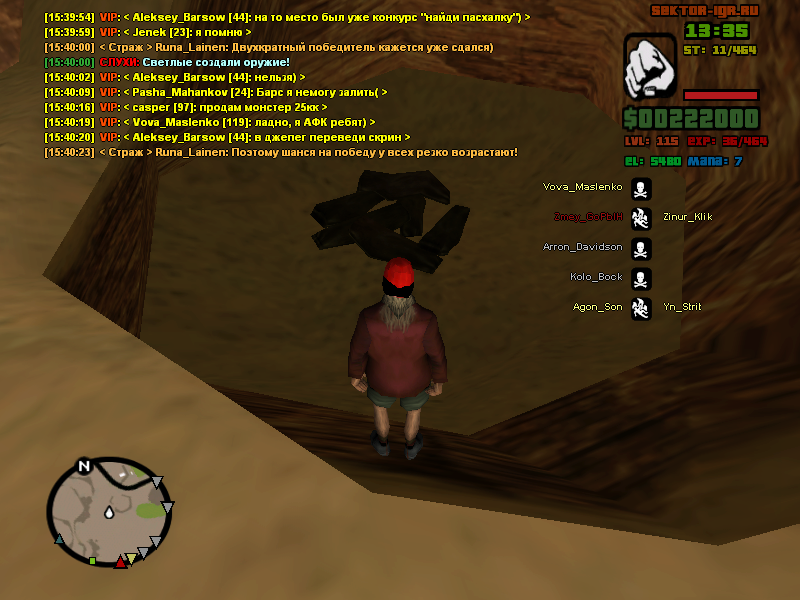800x600 pixels.
Task: Select Vova_Maslenko in the kill feed
Action: coord(582,187)
